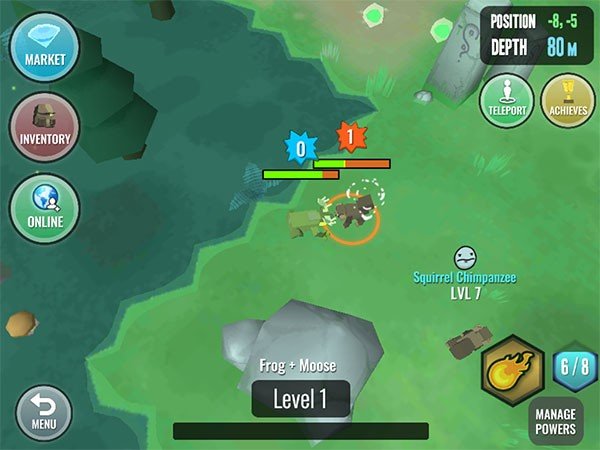Open the Market shop
This screenshot has width=600, height=450.
click(x=45, y=46)
